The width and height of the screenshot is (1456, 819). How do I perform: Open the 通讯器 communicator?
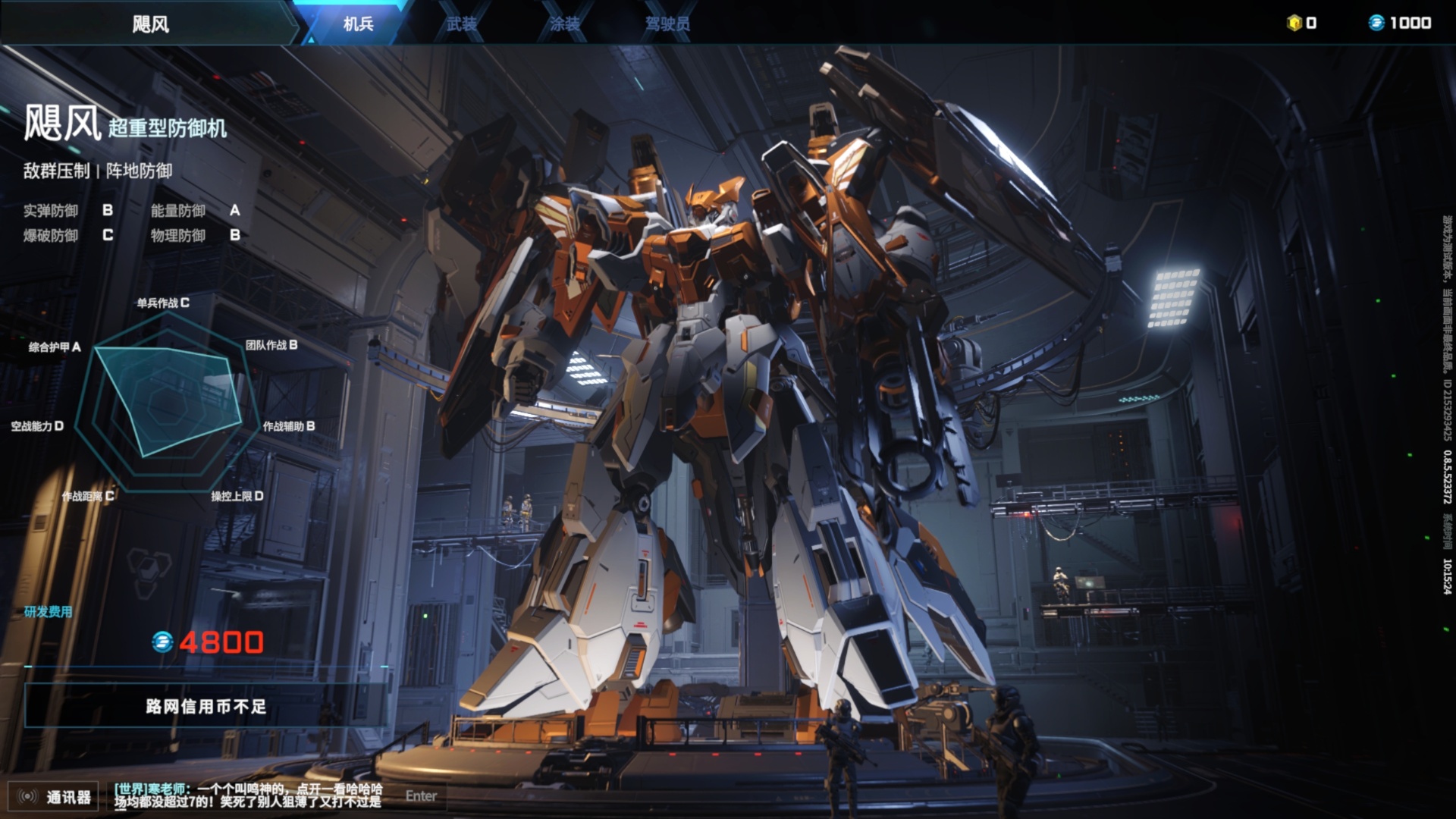(x=53, y=796)
